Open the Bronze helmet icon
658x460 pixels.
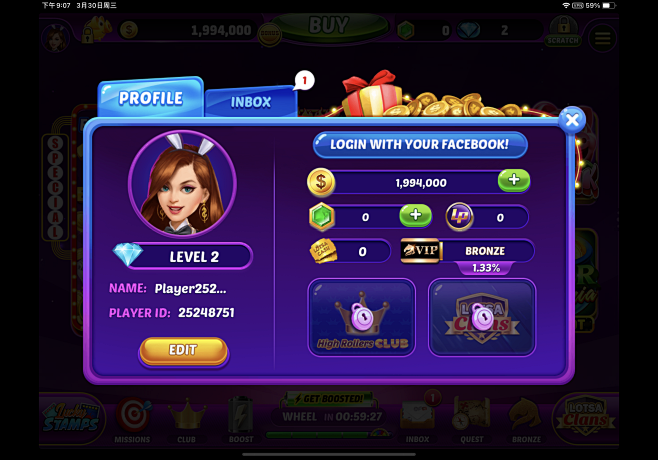point(526,421)
